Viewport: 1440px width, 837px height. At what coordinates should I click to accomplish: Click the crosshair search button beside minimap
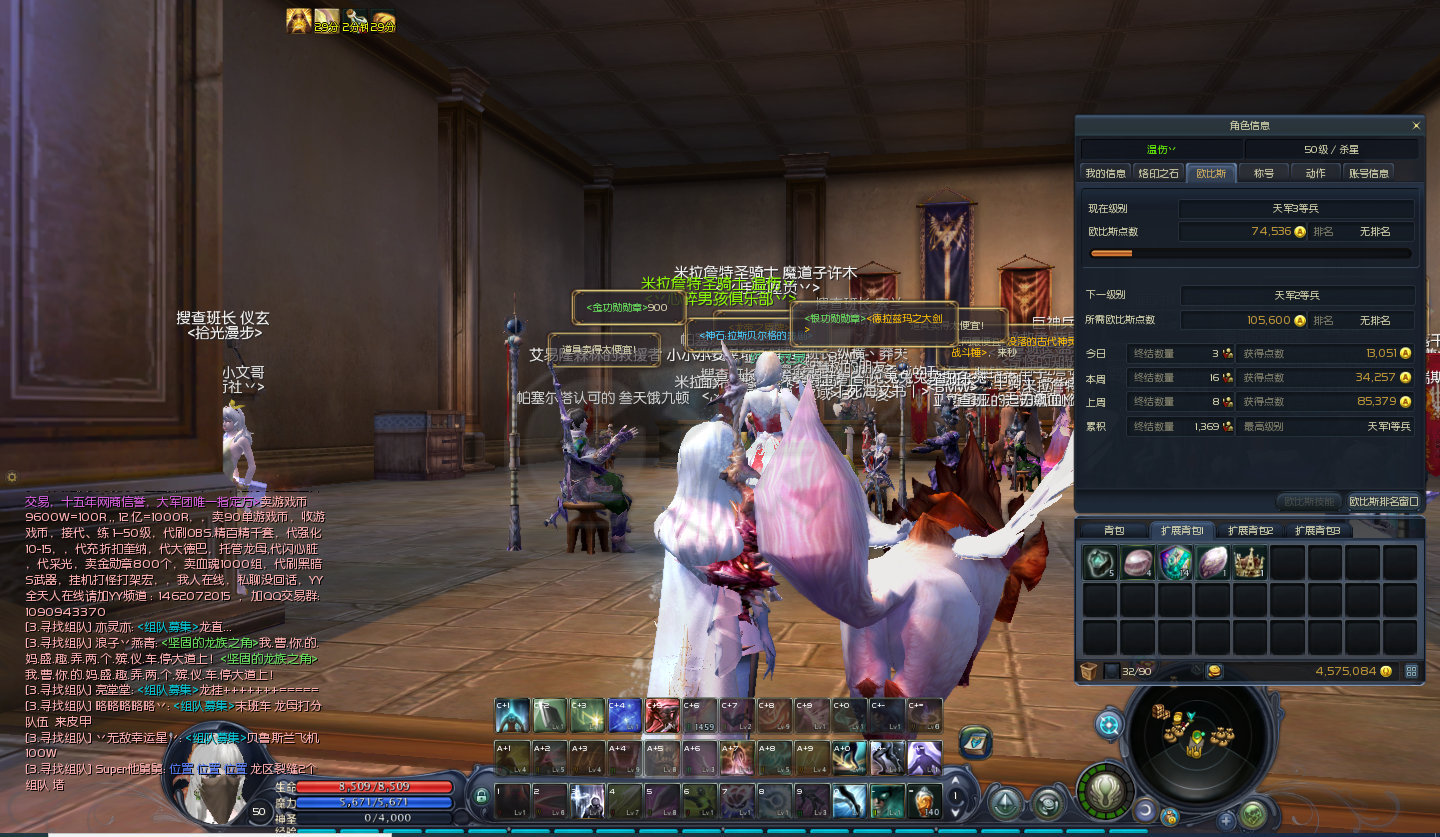pyautogui.click(x=1108, y=725)
